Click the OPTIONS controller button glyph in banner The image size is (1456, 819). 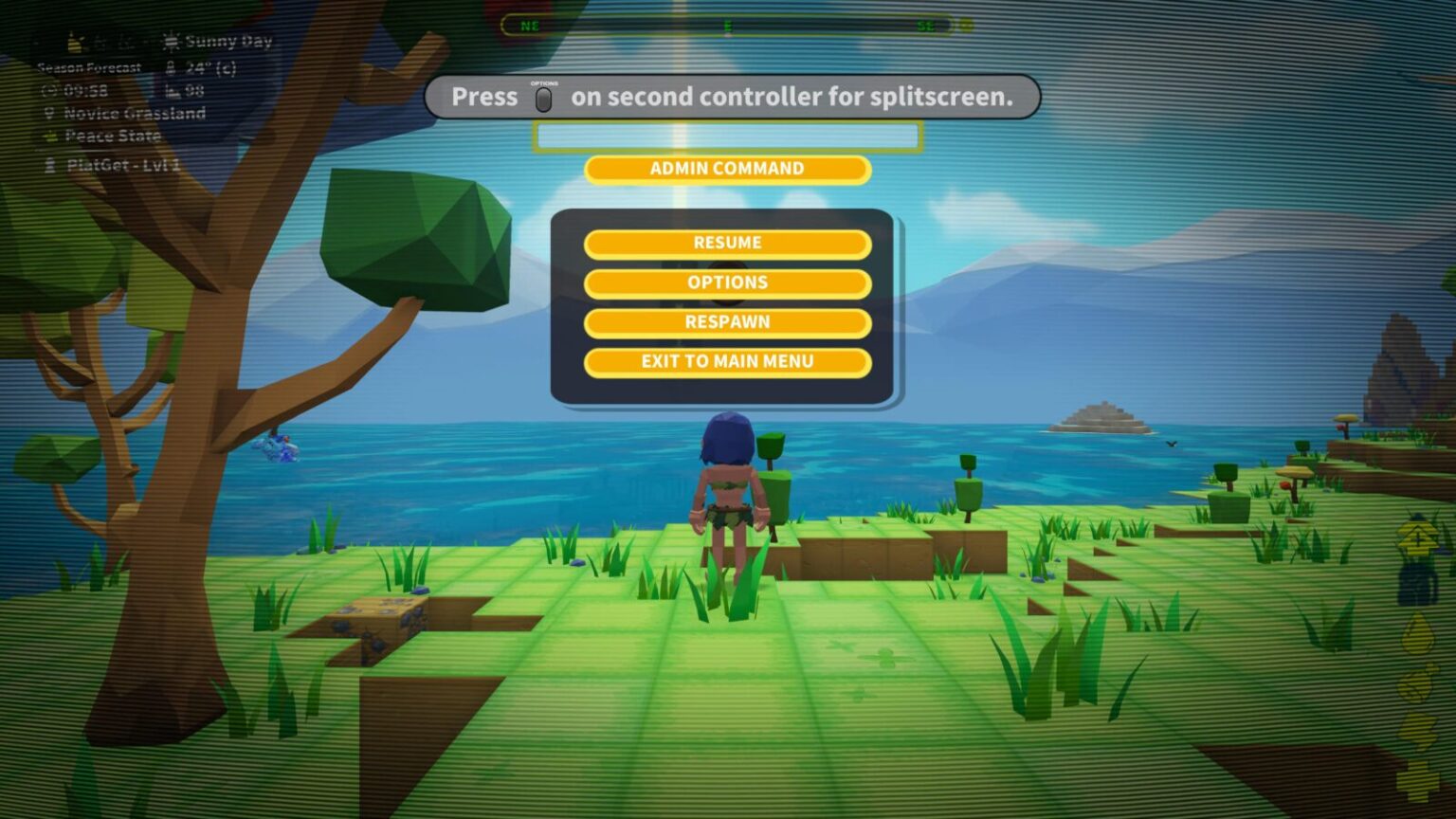[545, 98]
